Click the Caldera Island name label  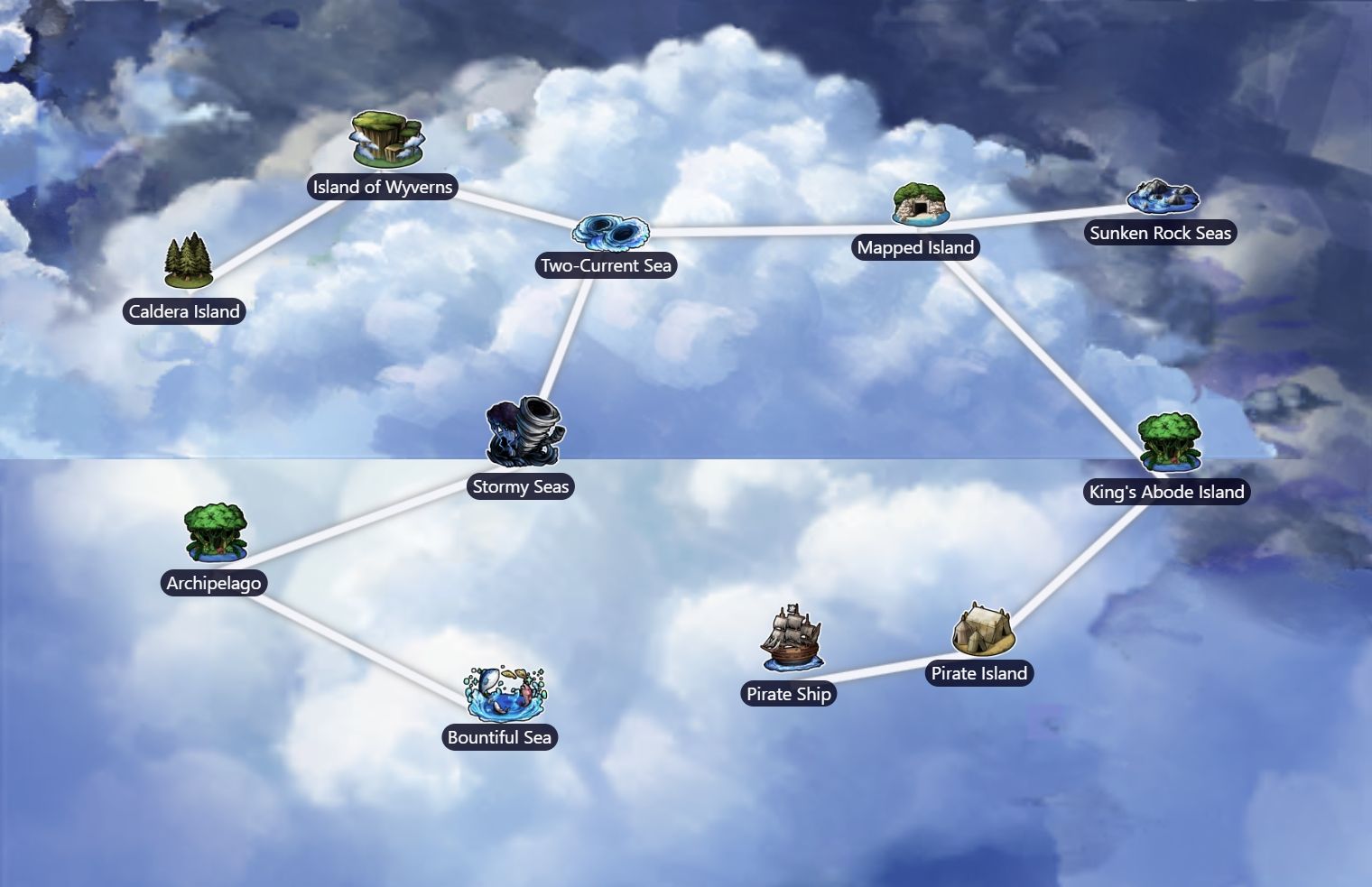click(x=184, y=310)
